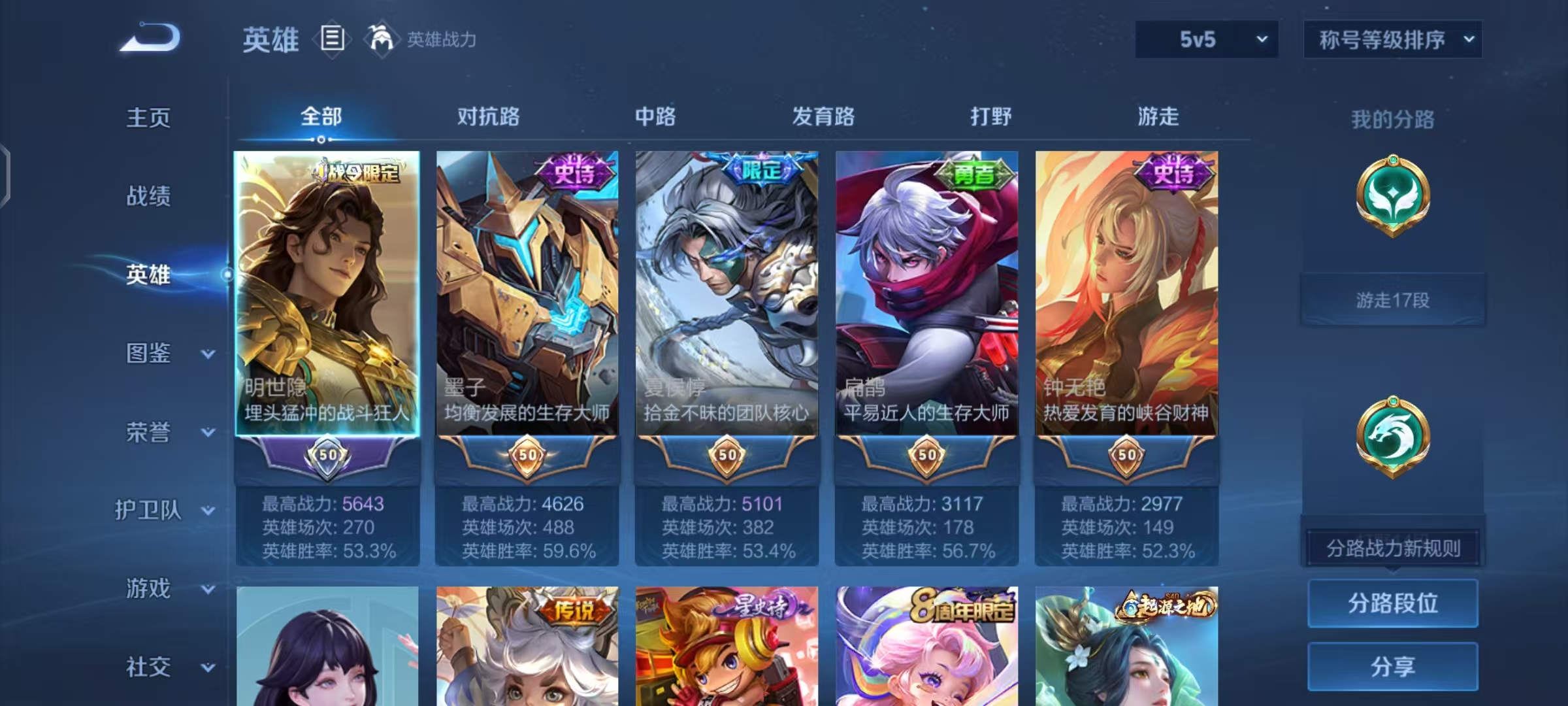
Task: Open the 5v5 mode dropdown
Action: click(1206, 39)
